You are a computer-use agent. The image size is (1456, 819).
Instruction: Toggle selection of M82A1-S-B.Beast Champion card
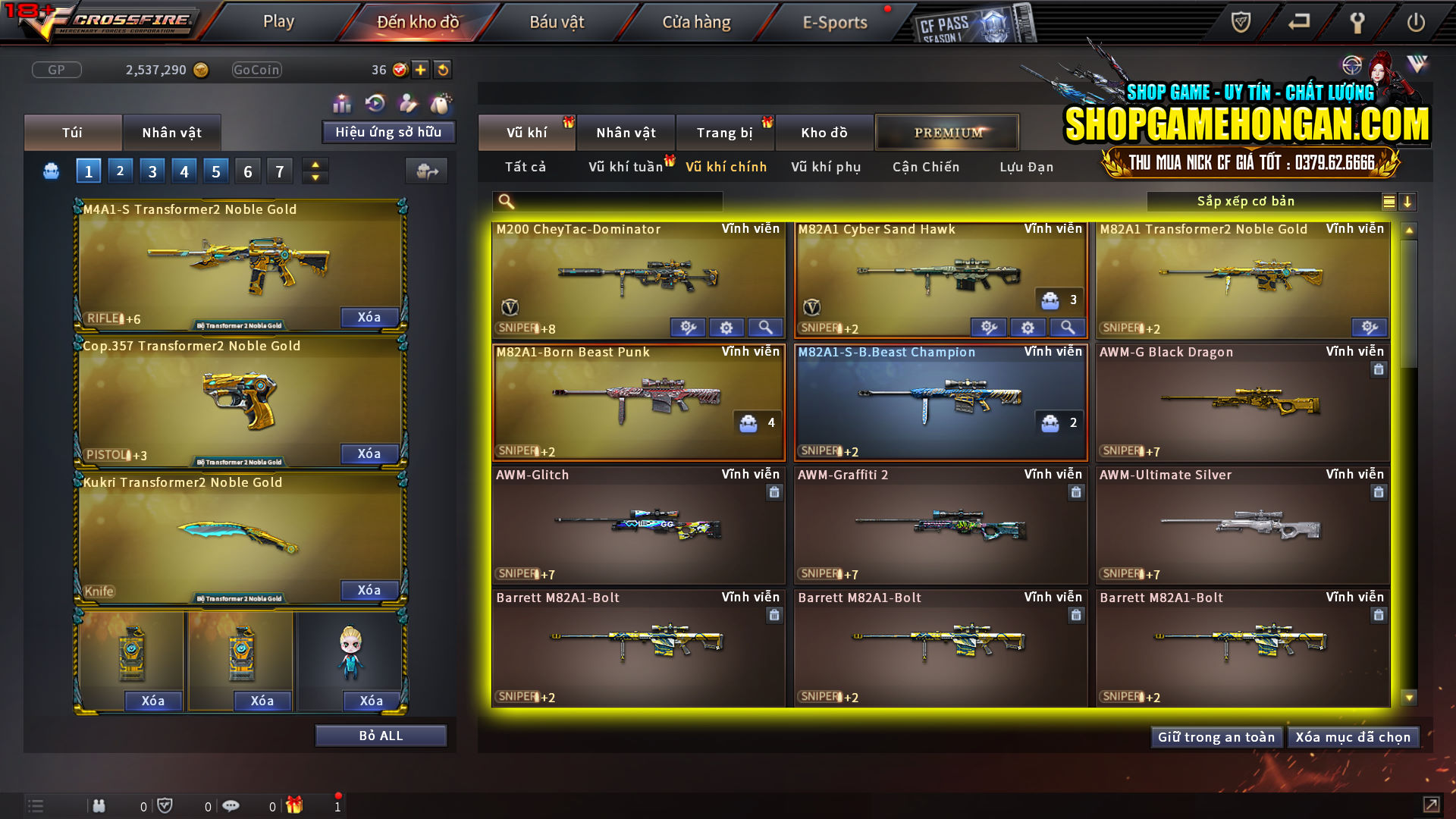click(x=940, y=402)
